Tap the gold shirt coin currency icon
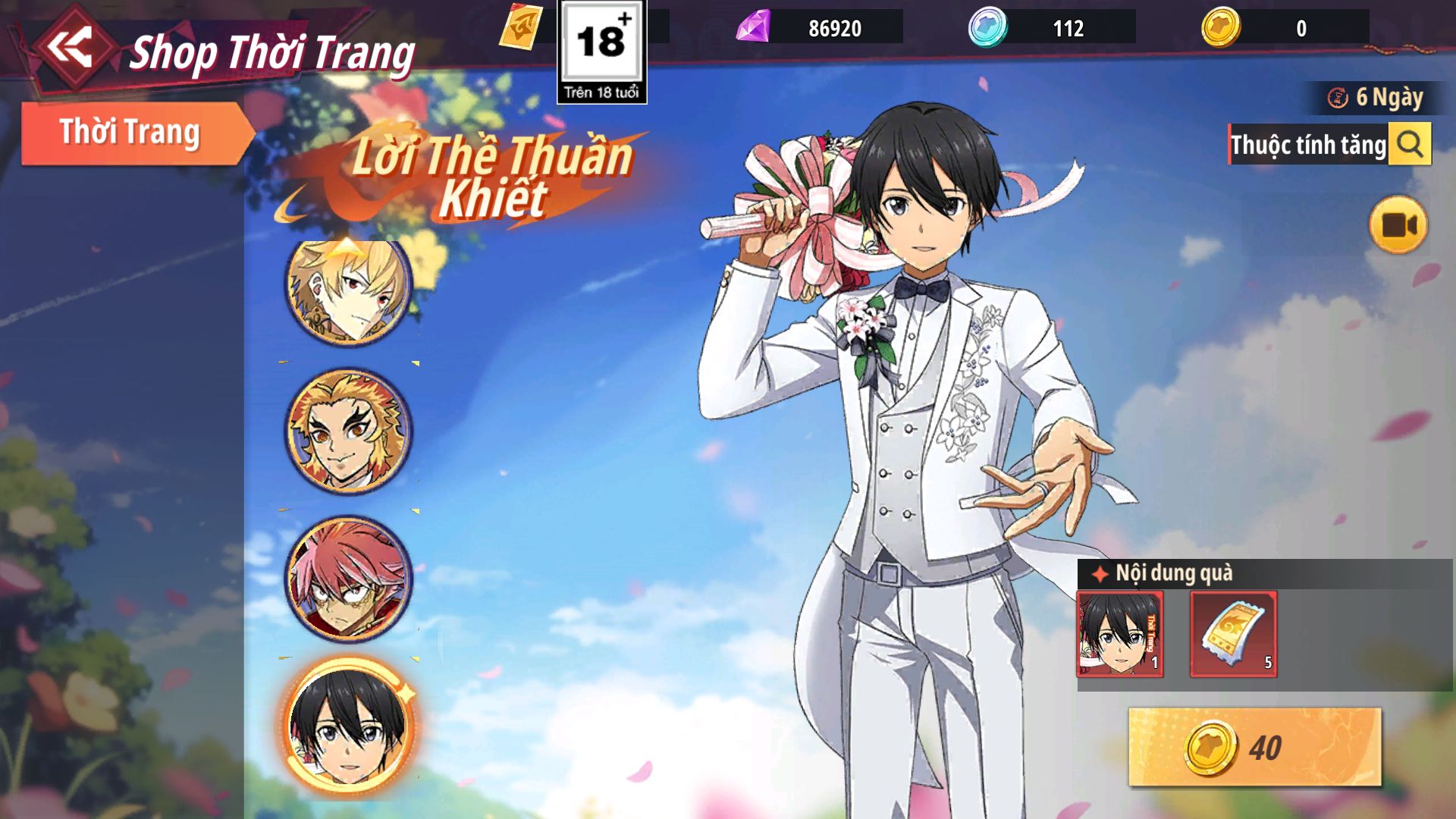1456x819 pixels. pyautogui.click(x=1221, y=27)
